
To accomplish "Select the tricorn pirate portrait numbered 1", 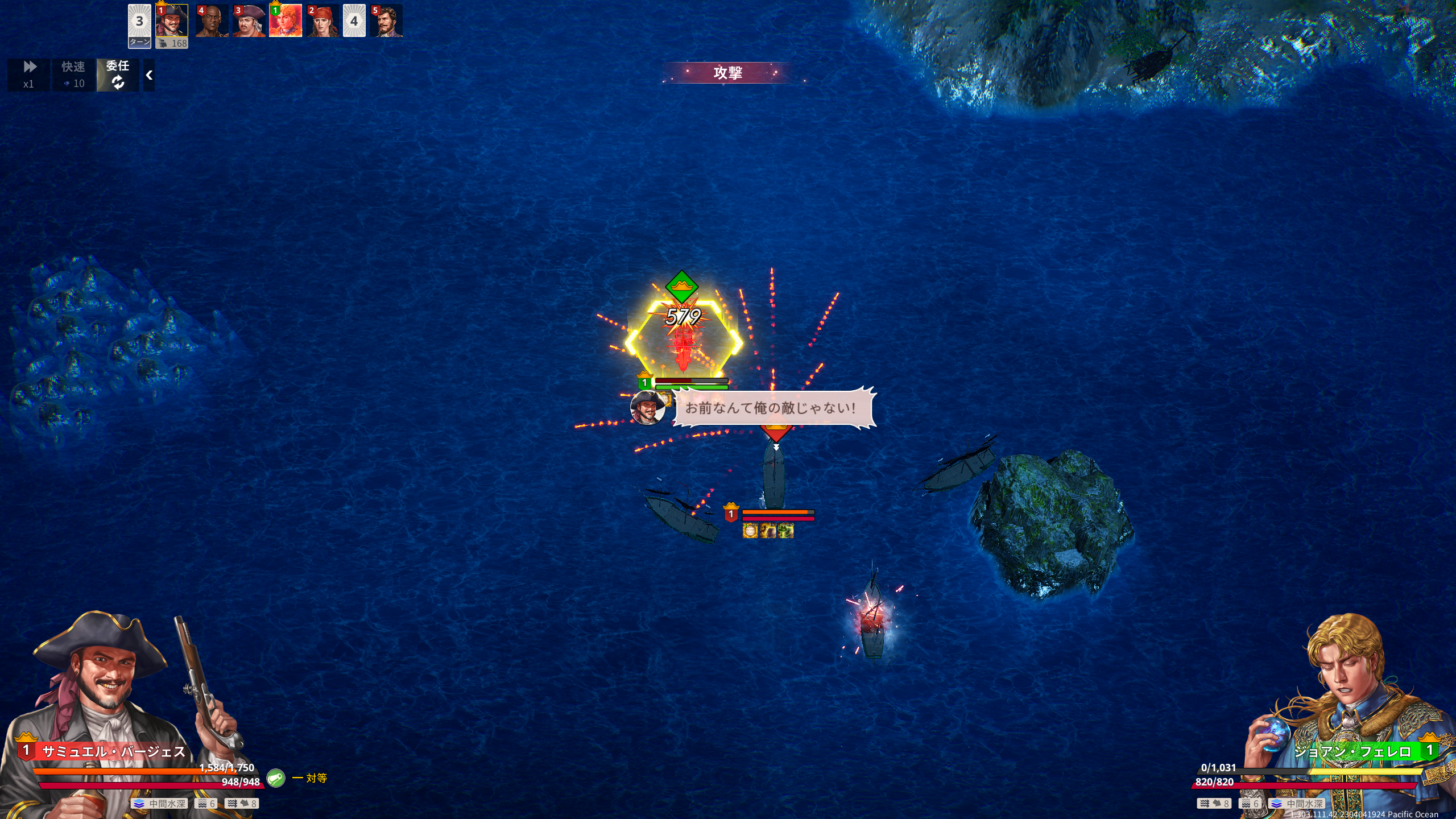I will [x=172, y=22].
